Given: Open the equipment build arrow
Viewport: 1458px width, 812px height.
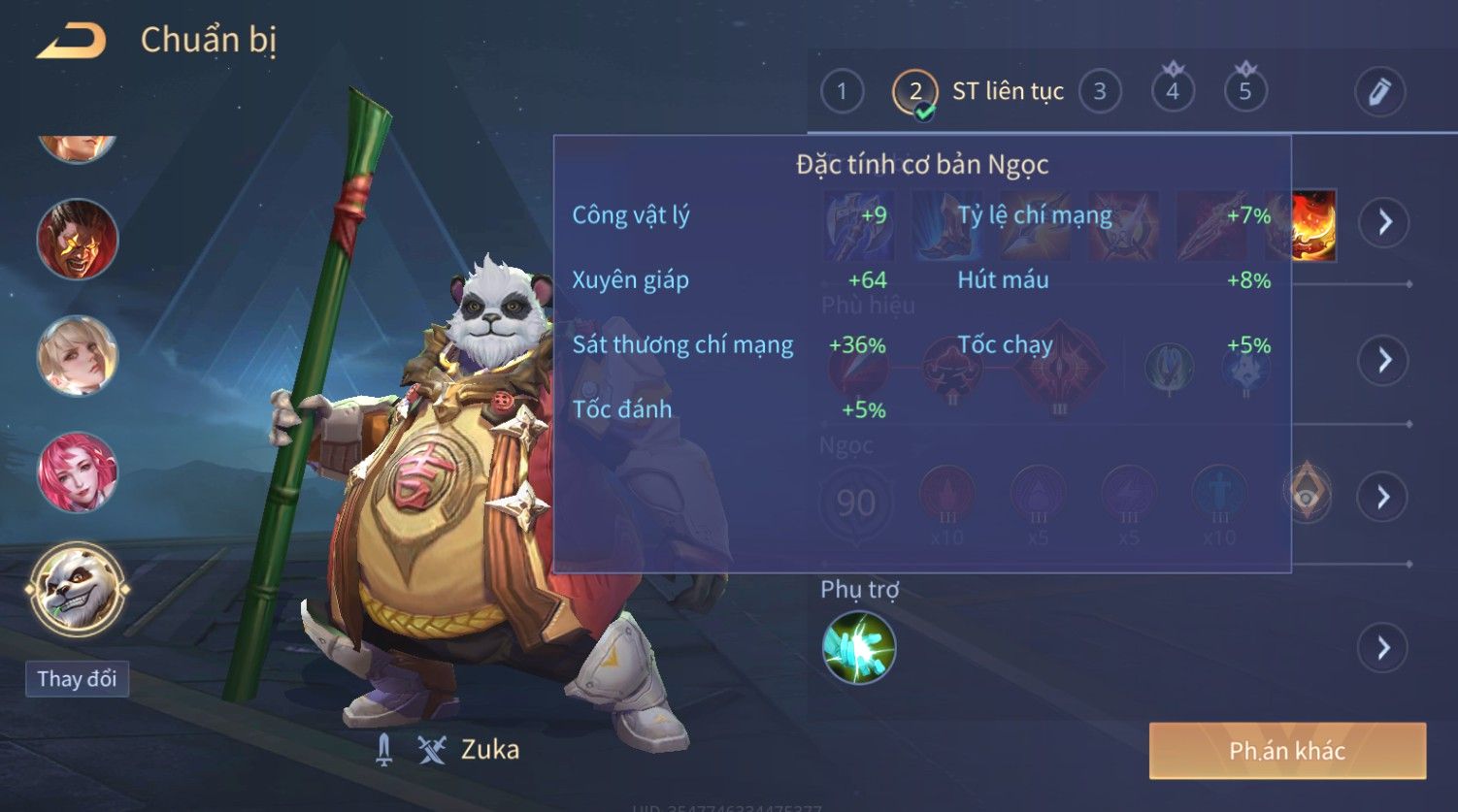Looking at the screenshot, I should coord(1384,222).
